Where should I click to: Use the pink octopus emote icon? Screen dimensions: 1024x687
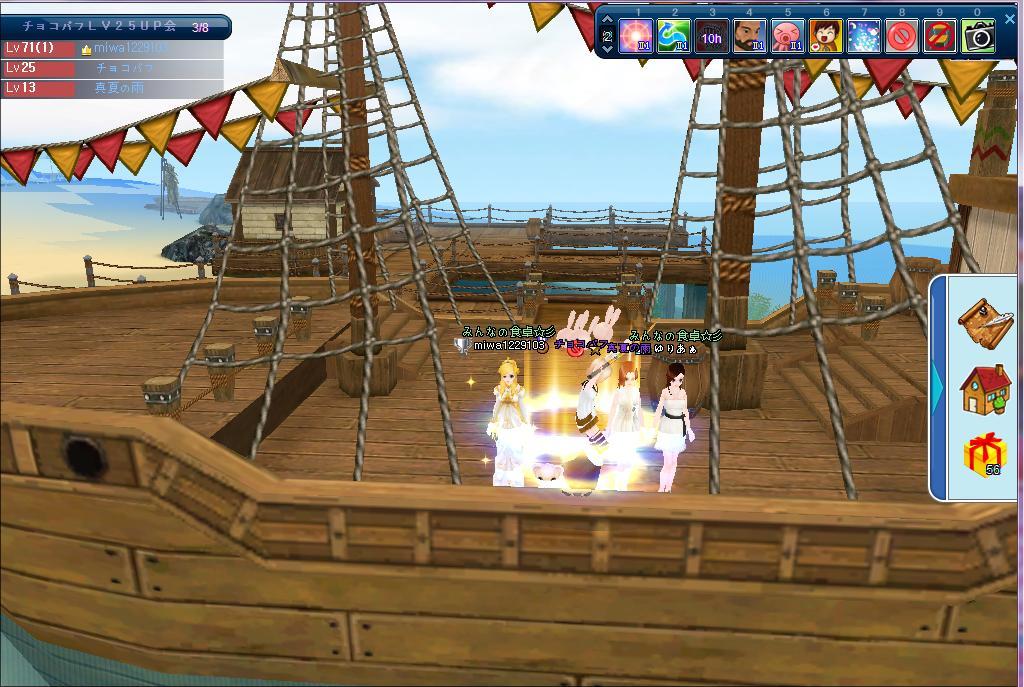(x=788, y=38)
